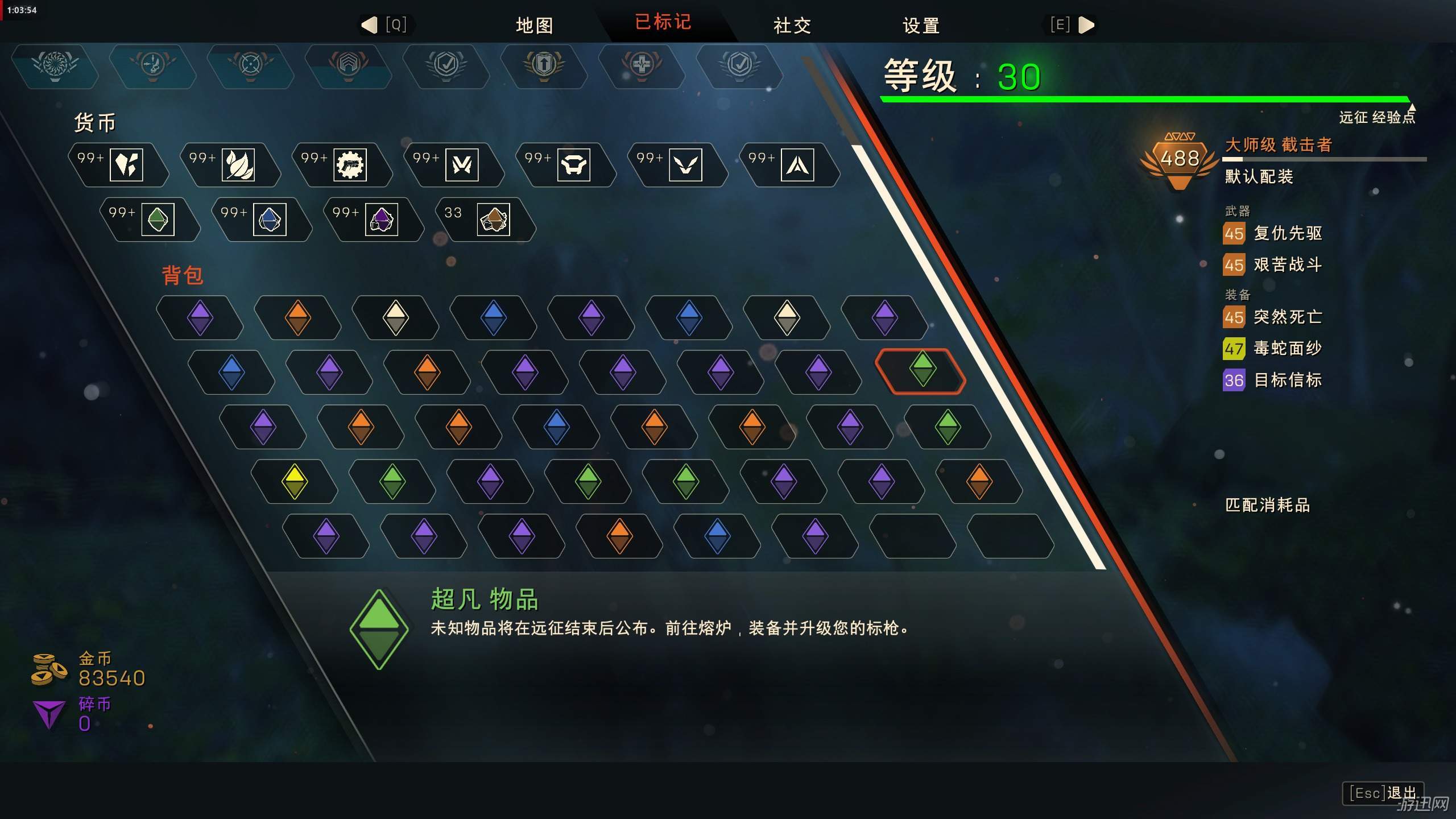Viewport: 1456px width, 819px height.
Task: Open the 复仇先驱 weapon entry
Action: tap(1287, 233)
